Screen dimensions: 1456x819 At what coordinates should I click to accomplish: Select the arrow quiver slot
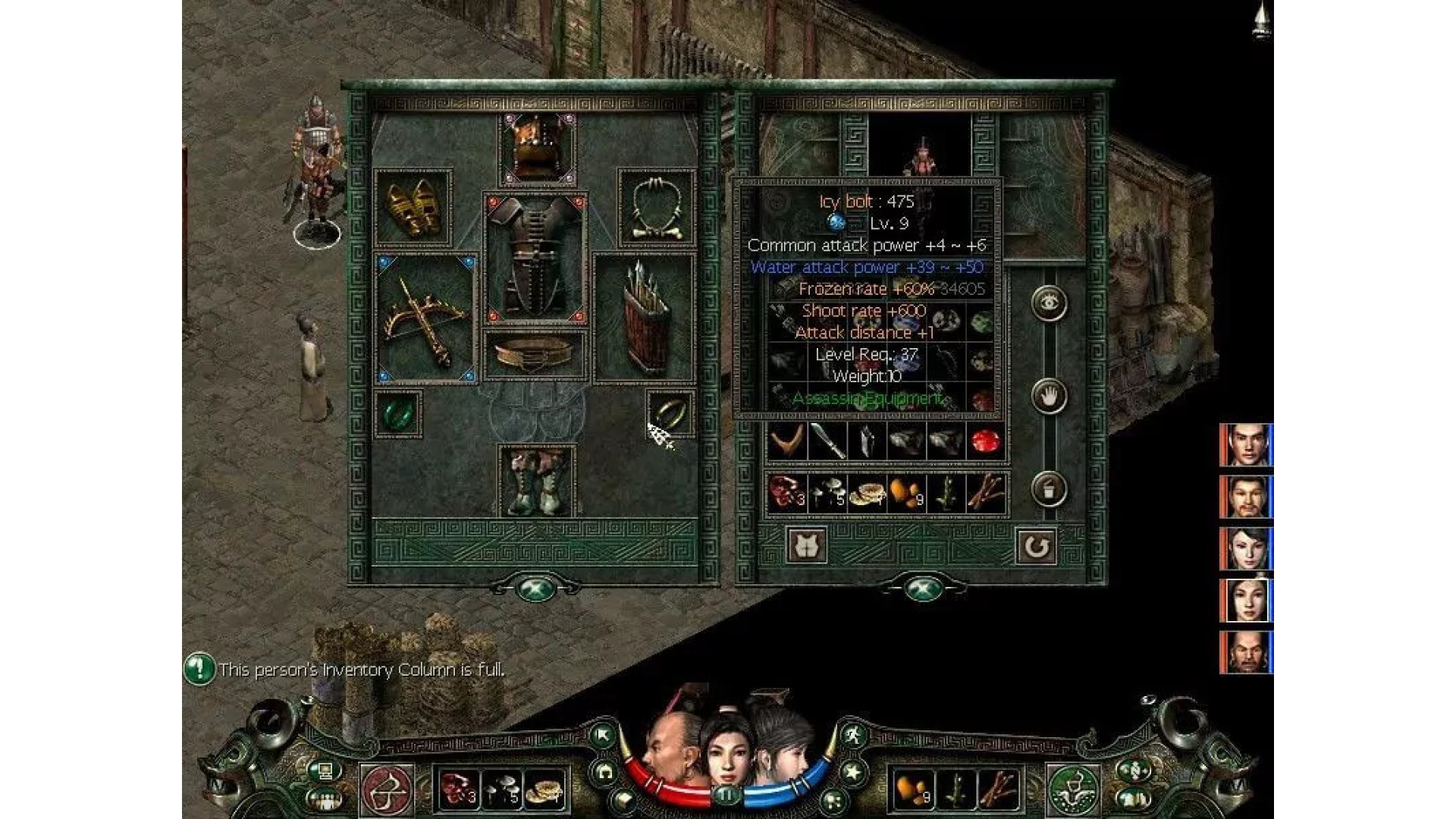point(644,318)
